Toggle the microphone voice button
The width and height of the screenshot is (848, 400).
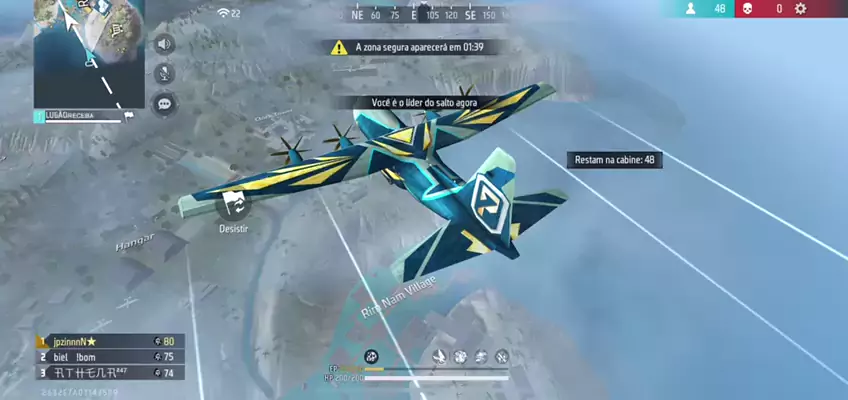coord(164,73)
